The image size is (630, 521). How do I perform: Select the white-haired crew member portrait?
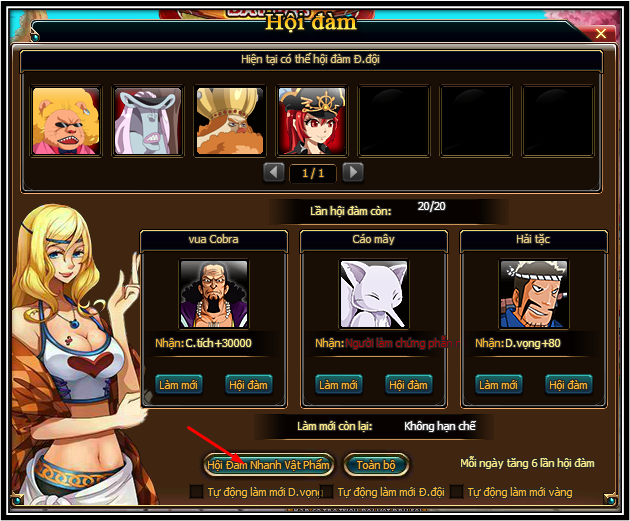pos(148,121)
